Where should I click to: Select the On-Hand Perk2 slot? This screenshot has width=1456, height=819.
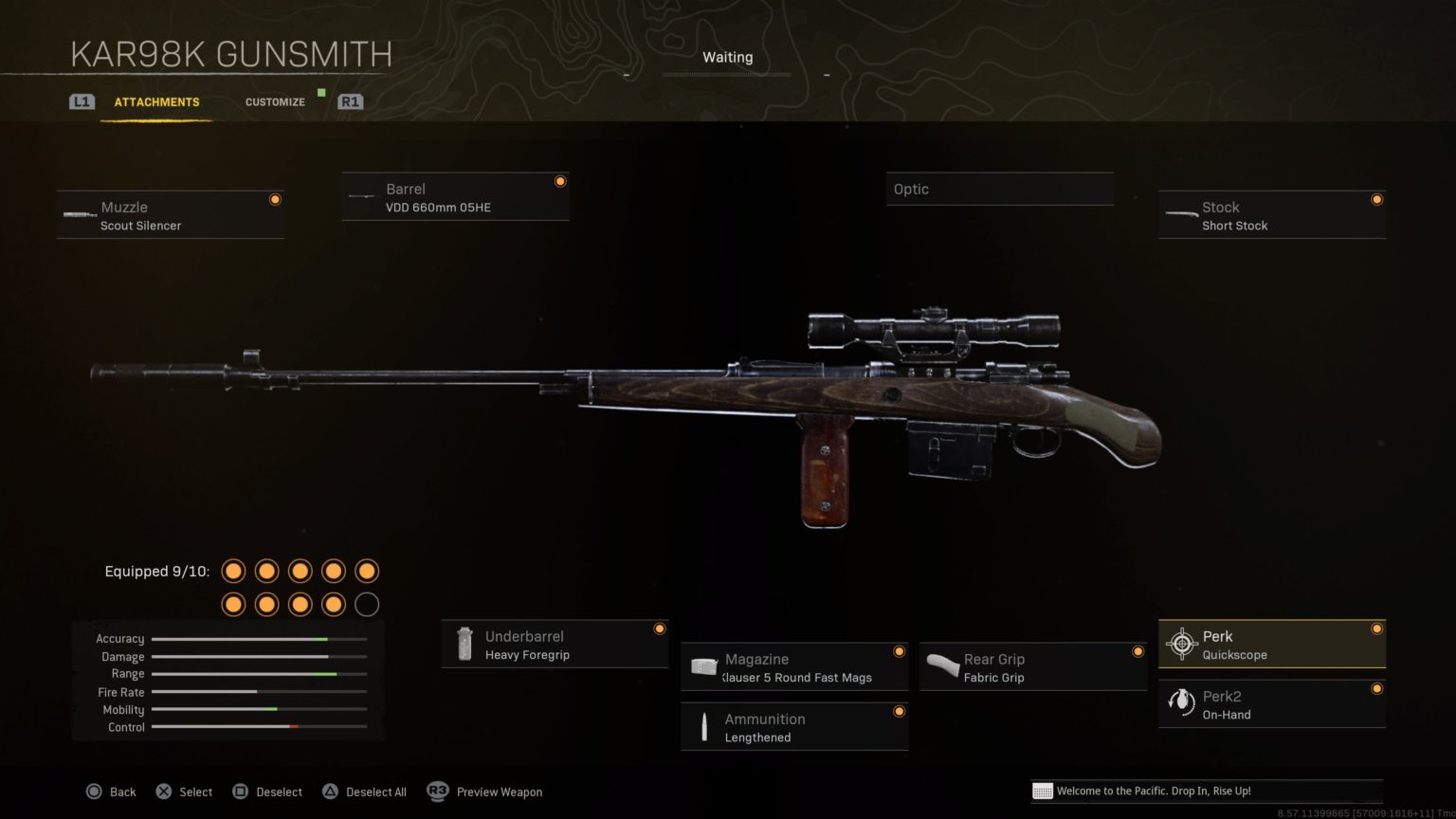point(1271,703)
